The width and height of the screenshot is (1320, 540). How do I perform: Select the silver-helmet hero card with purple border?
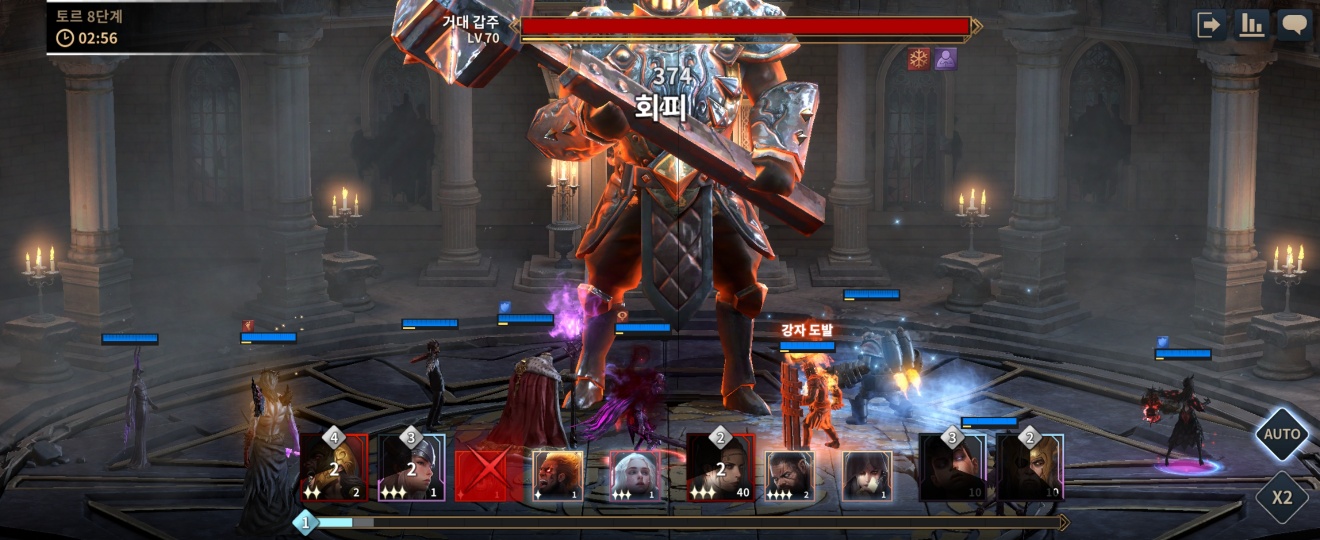(412, 467)
